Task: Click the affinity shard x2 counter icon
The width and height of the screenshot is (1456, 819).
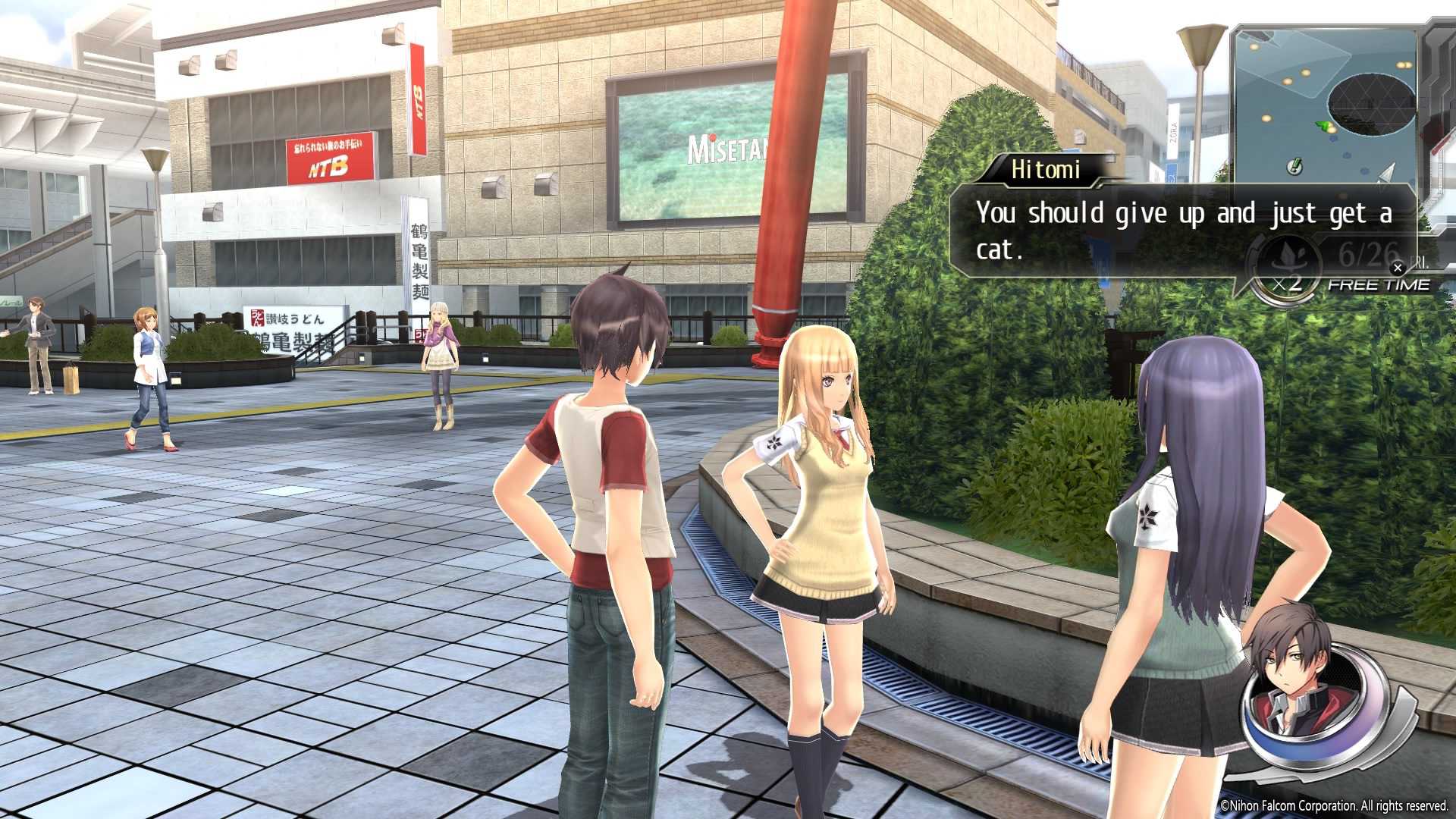Action: coord(1287,271)
